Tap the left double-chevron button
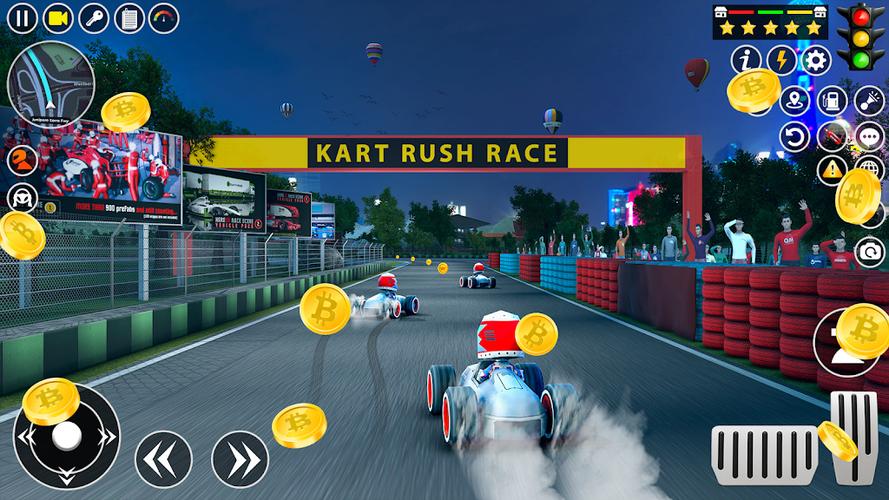The width and height of the screenshot is (889, 500). click(x=163, y=458)
